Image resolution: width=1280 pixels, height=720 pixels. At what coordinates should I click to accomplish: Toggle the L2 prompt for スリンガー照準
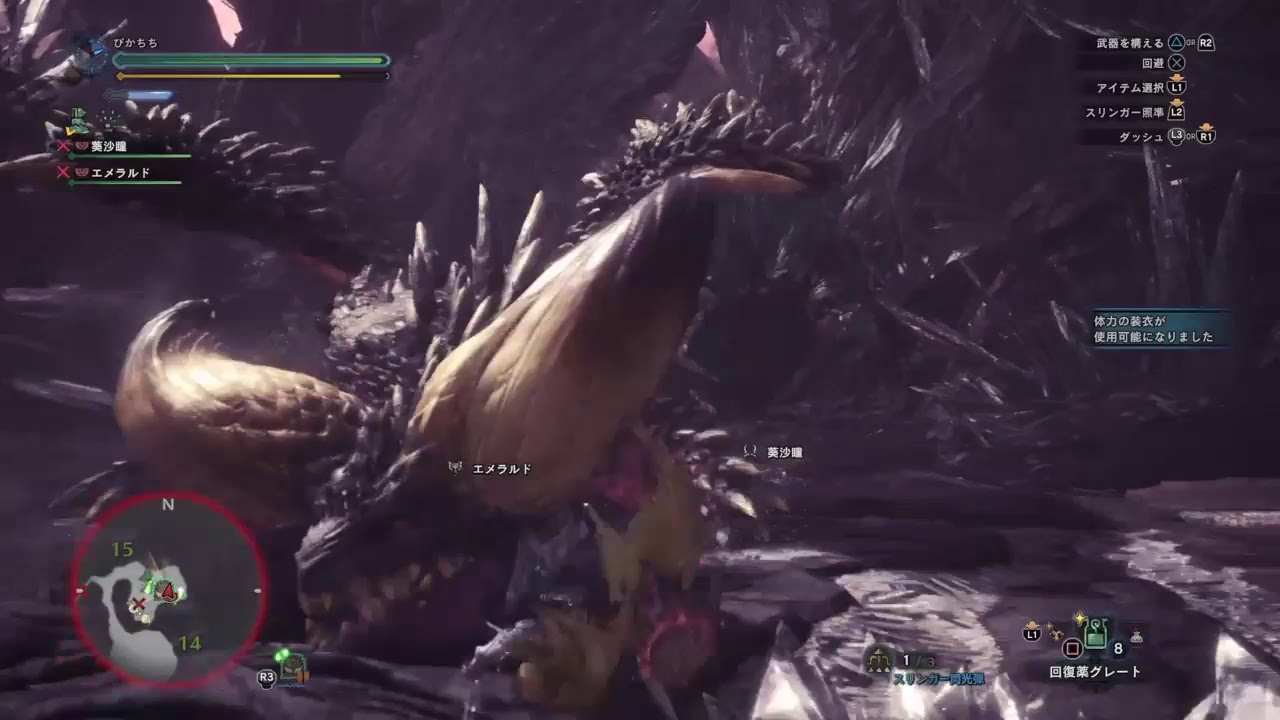click(x=1178, y=113)
